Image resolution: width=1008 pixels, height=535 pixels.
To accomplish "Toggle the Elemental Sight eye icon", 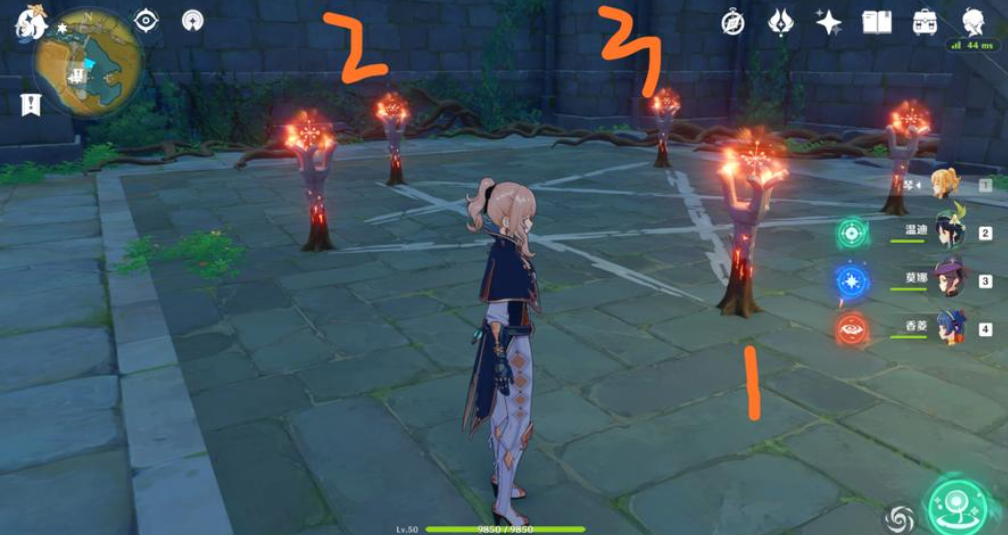I will (146, 20).
